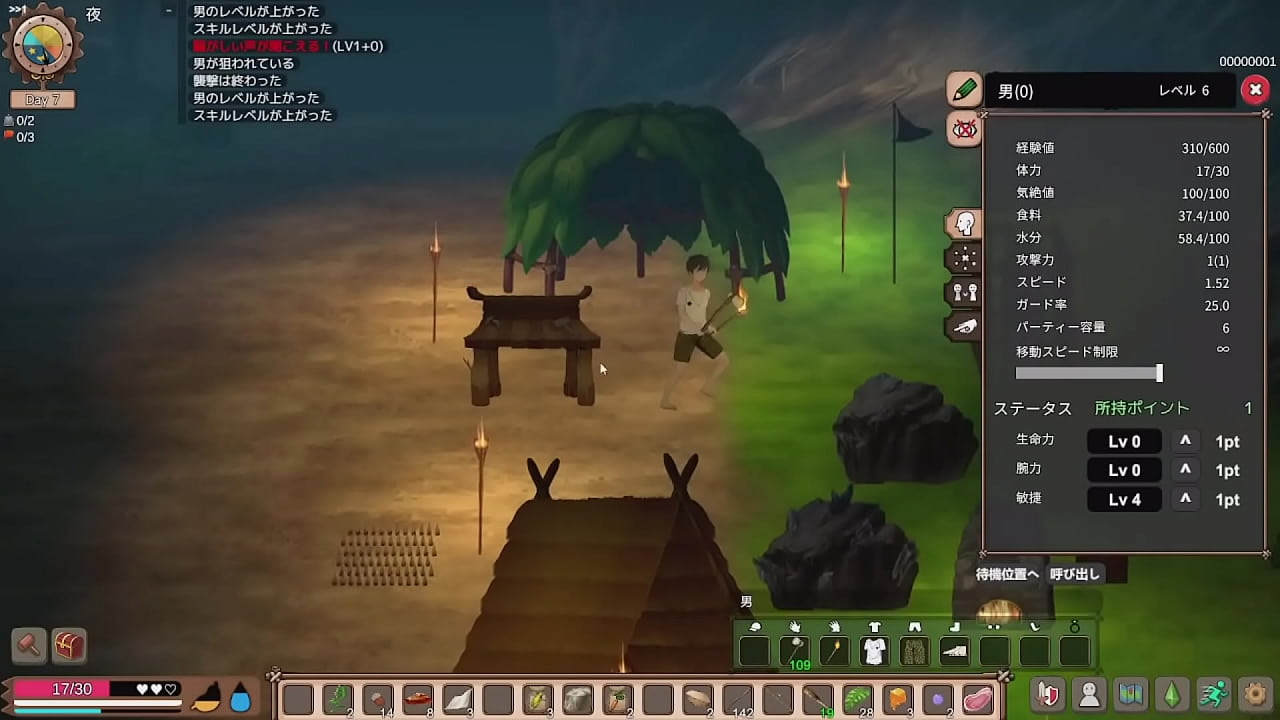Click the green pencil rename button

point(964,90)
